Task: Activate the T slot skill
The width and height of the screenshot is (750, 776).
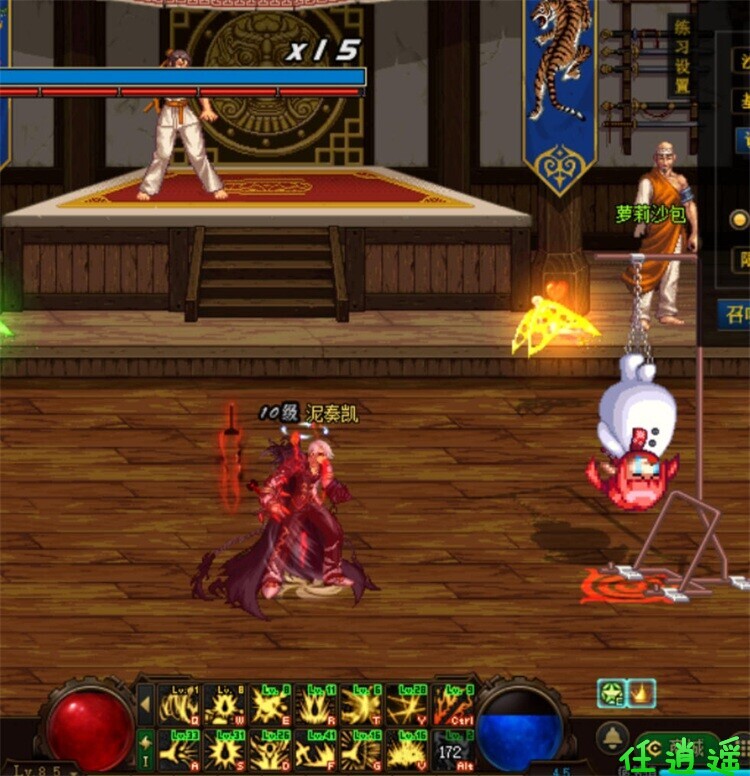Action: [x=362, y=705]
